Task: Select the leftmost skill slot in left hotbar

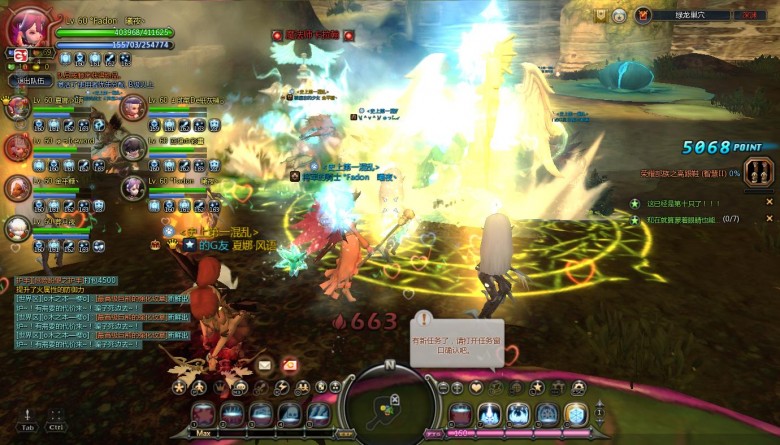Action: click(203, 414)
